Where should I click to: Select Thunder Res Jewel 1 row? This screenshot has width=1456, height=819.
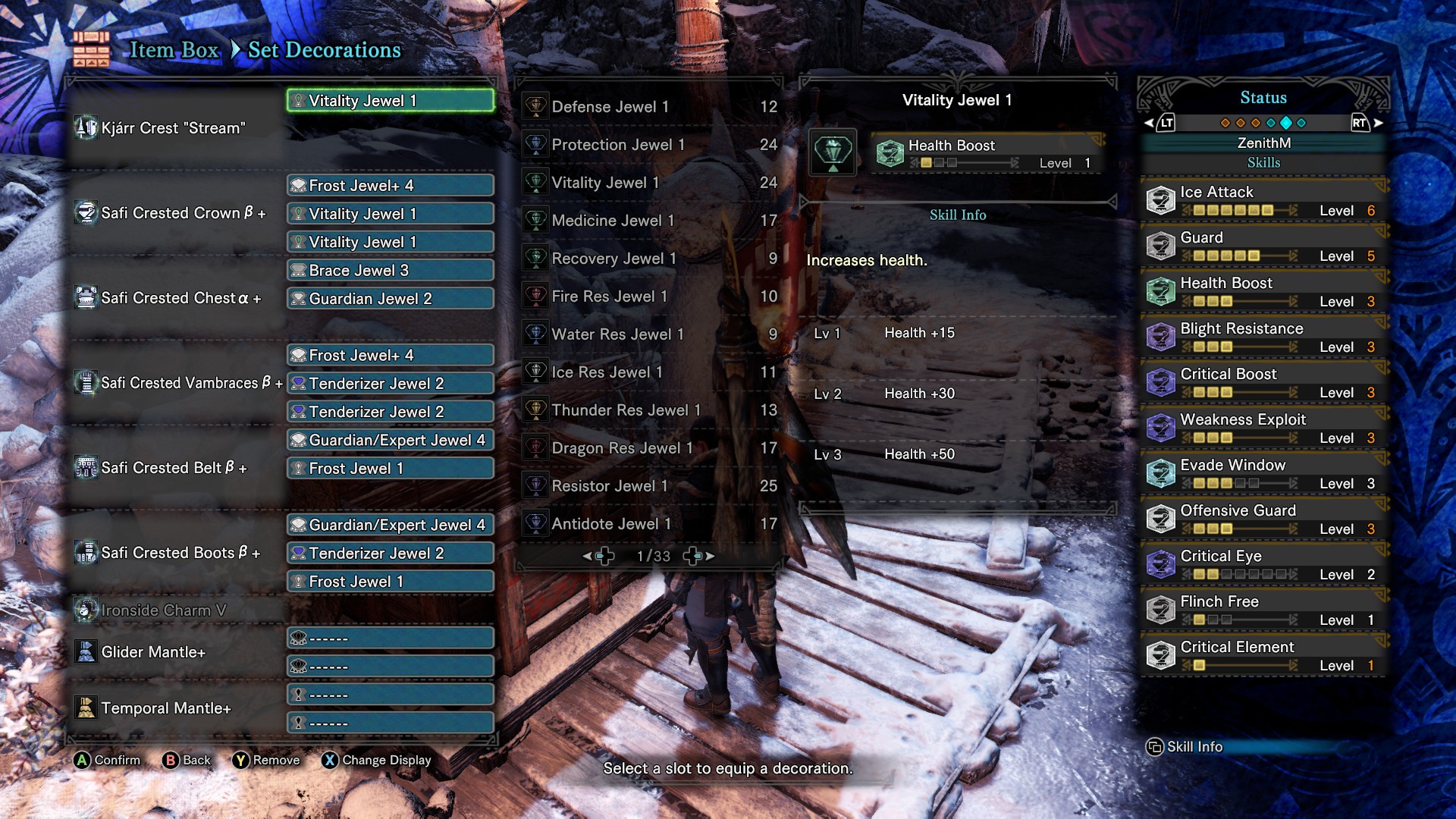pyautogui.click(x=649, y=410)
